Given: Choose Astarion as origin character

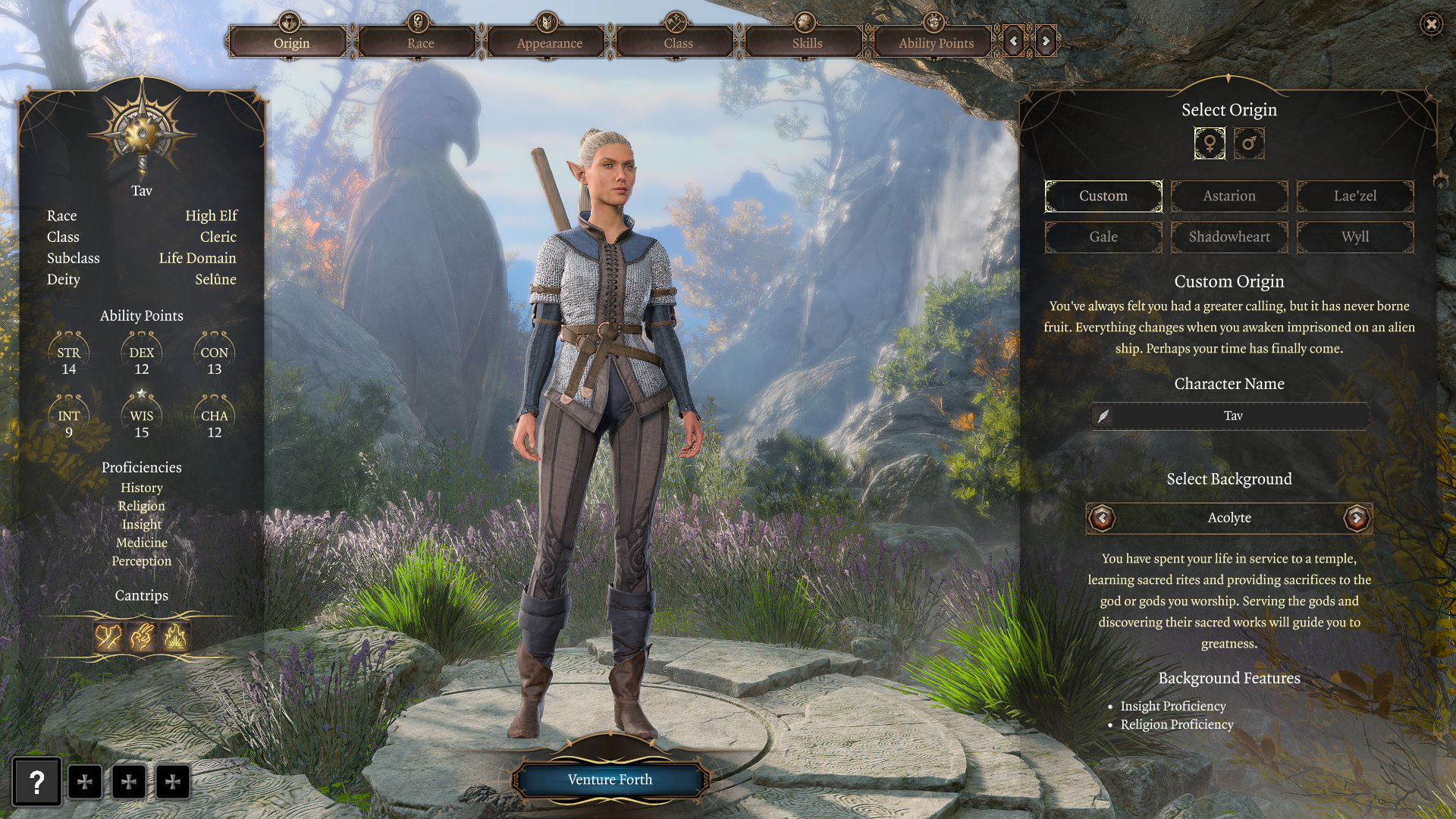Looking at the screenshot, I should tap(1229, 196).
